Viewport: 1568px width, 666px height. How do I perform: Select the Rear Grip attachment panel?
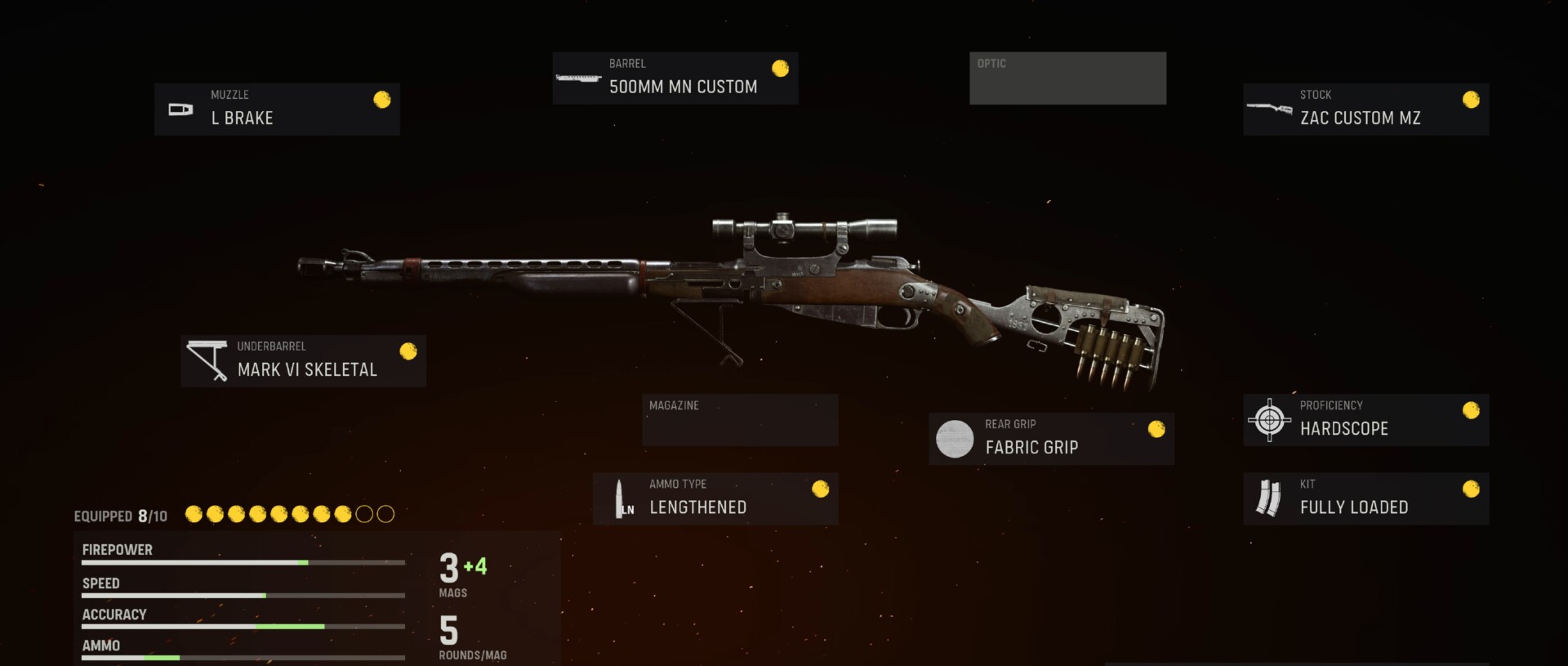pos(1051,438)
